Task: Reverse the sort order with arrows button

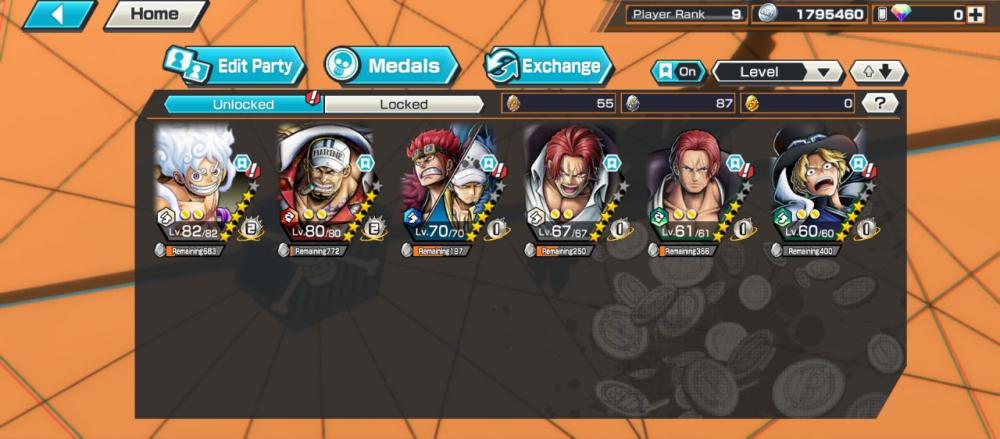Action: [877, 72]
